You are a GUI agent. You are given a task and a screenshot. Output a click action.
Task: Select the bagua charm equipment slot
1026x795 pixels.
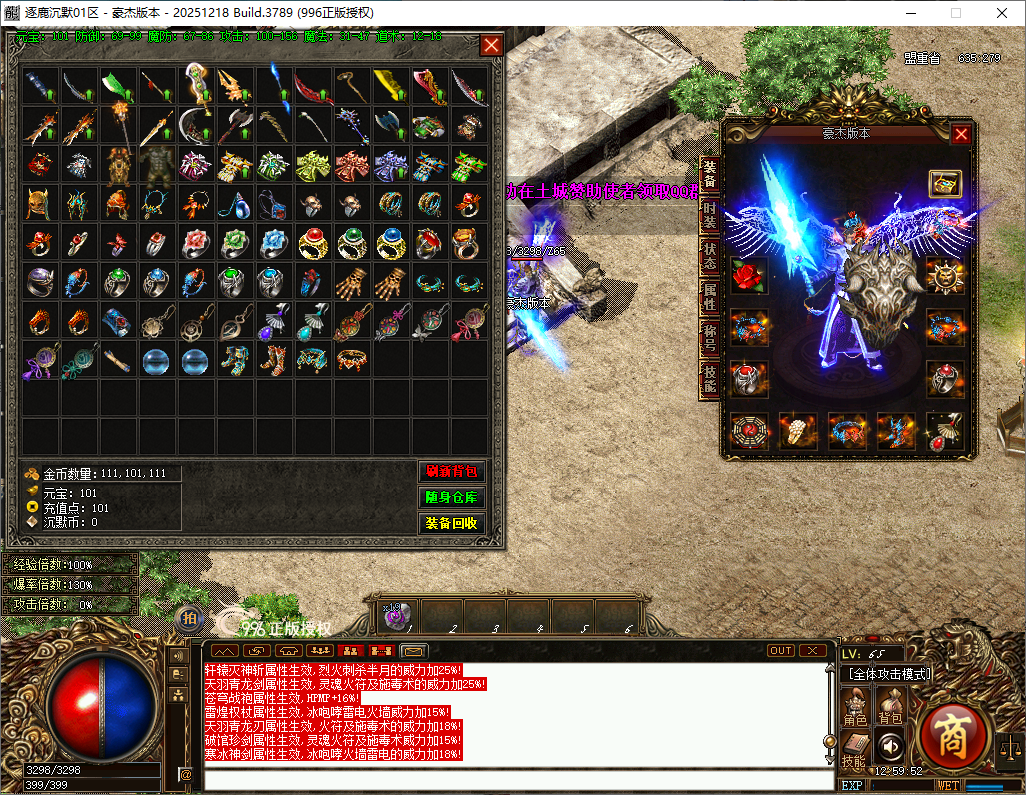[x=747, y=431]
